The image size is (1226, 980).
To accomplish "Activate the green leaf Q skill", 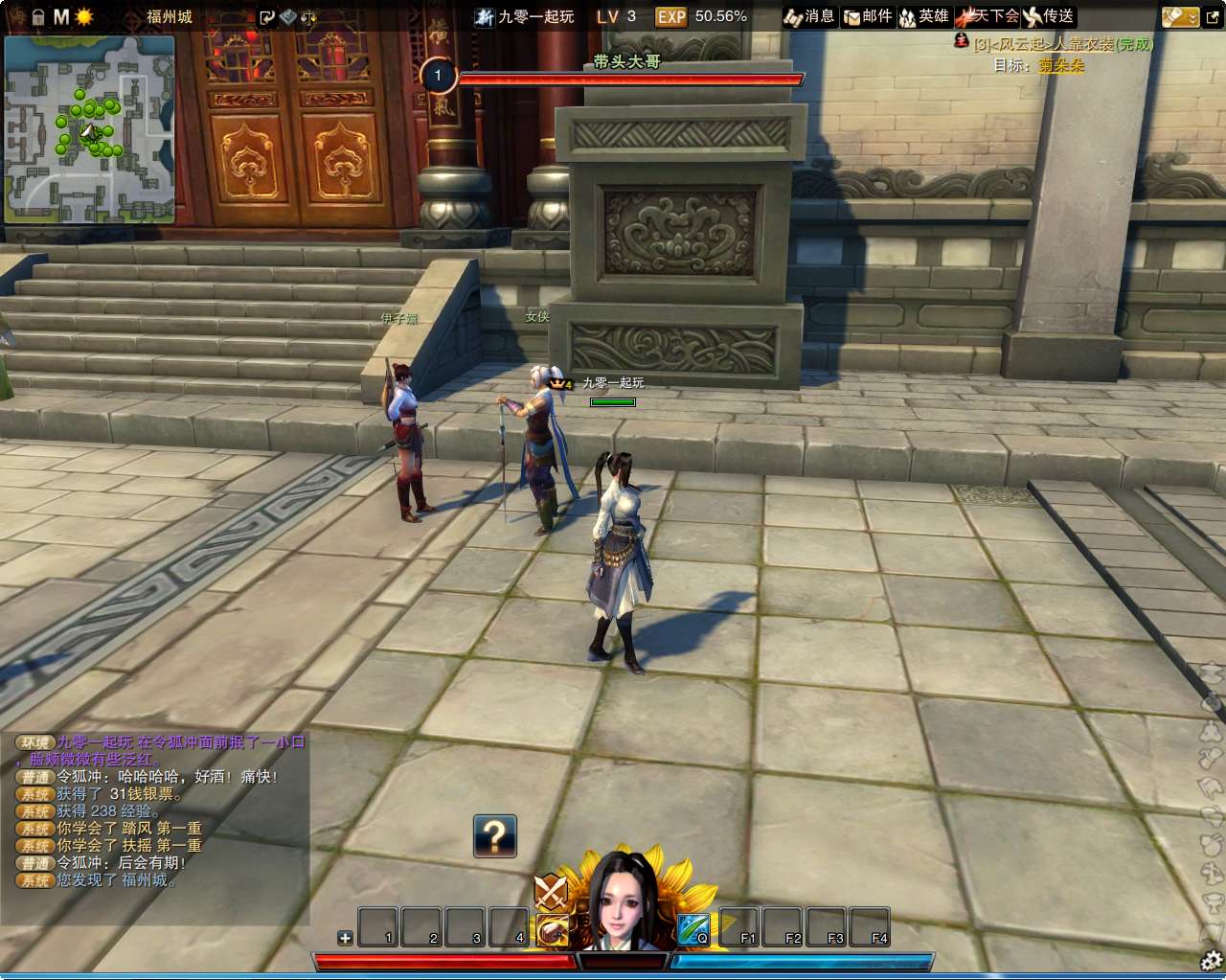I will pyautogui.click(x=693, y=929).
